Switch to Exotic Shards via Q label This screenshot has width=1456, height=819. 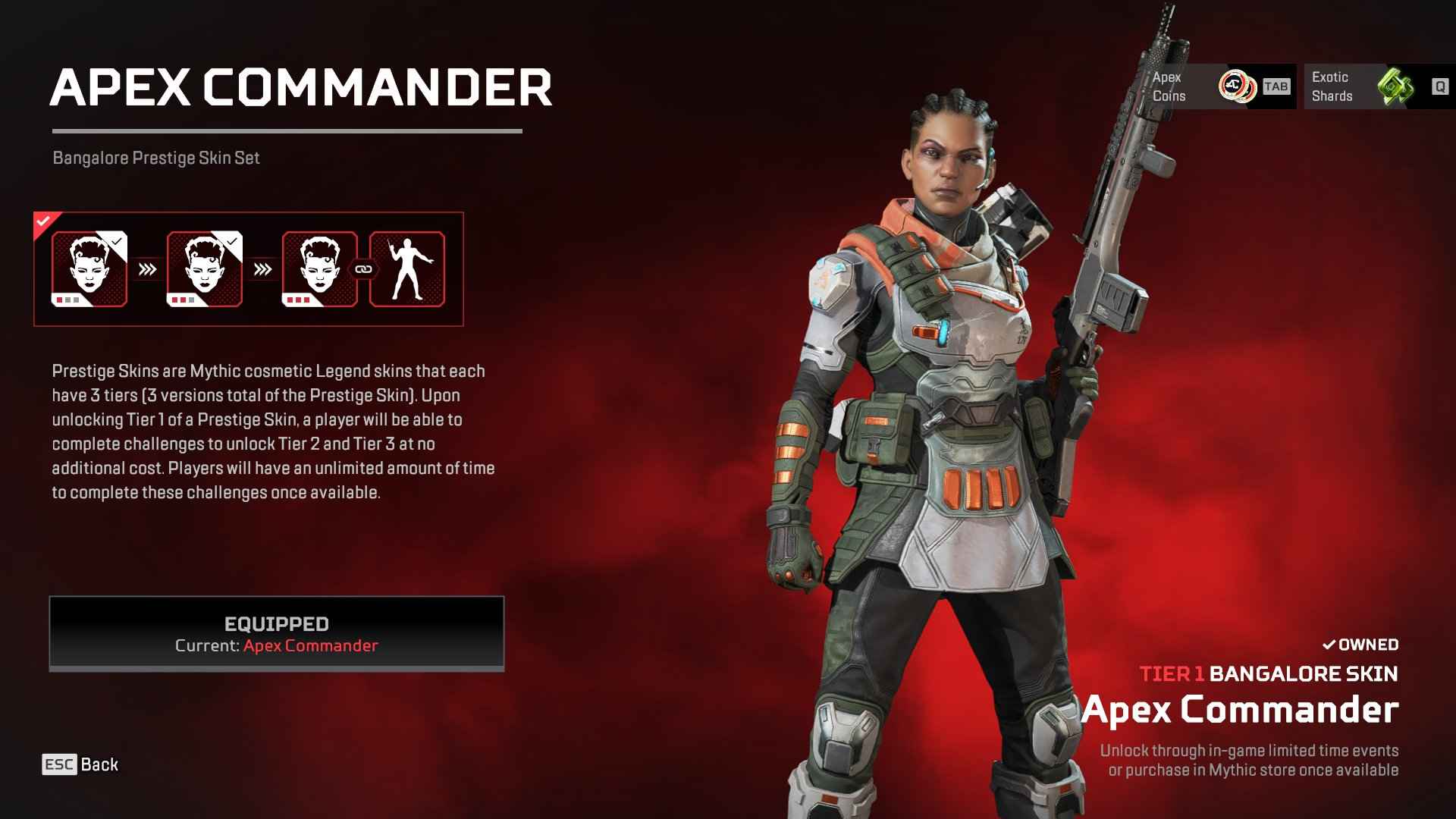click(x=1439, y=86)
